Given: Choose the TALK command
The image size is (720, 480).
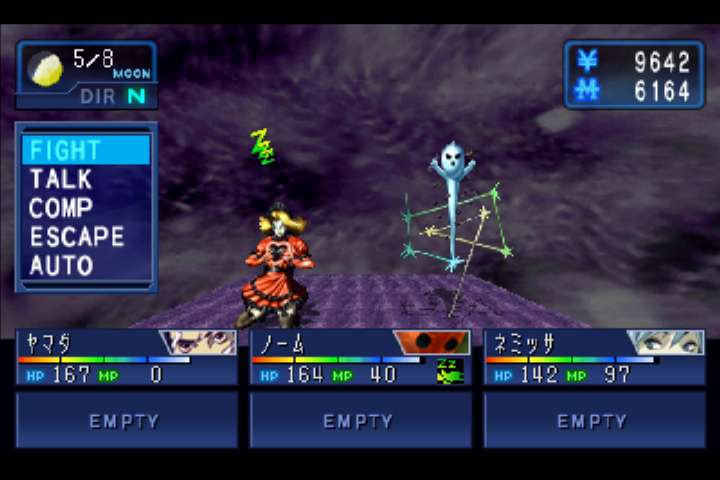Looking at the screenshot, I should tap(62, 180).
